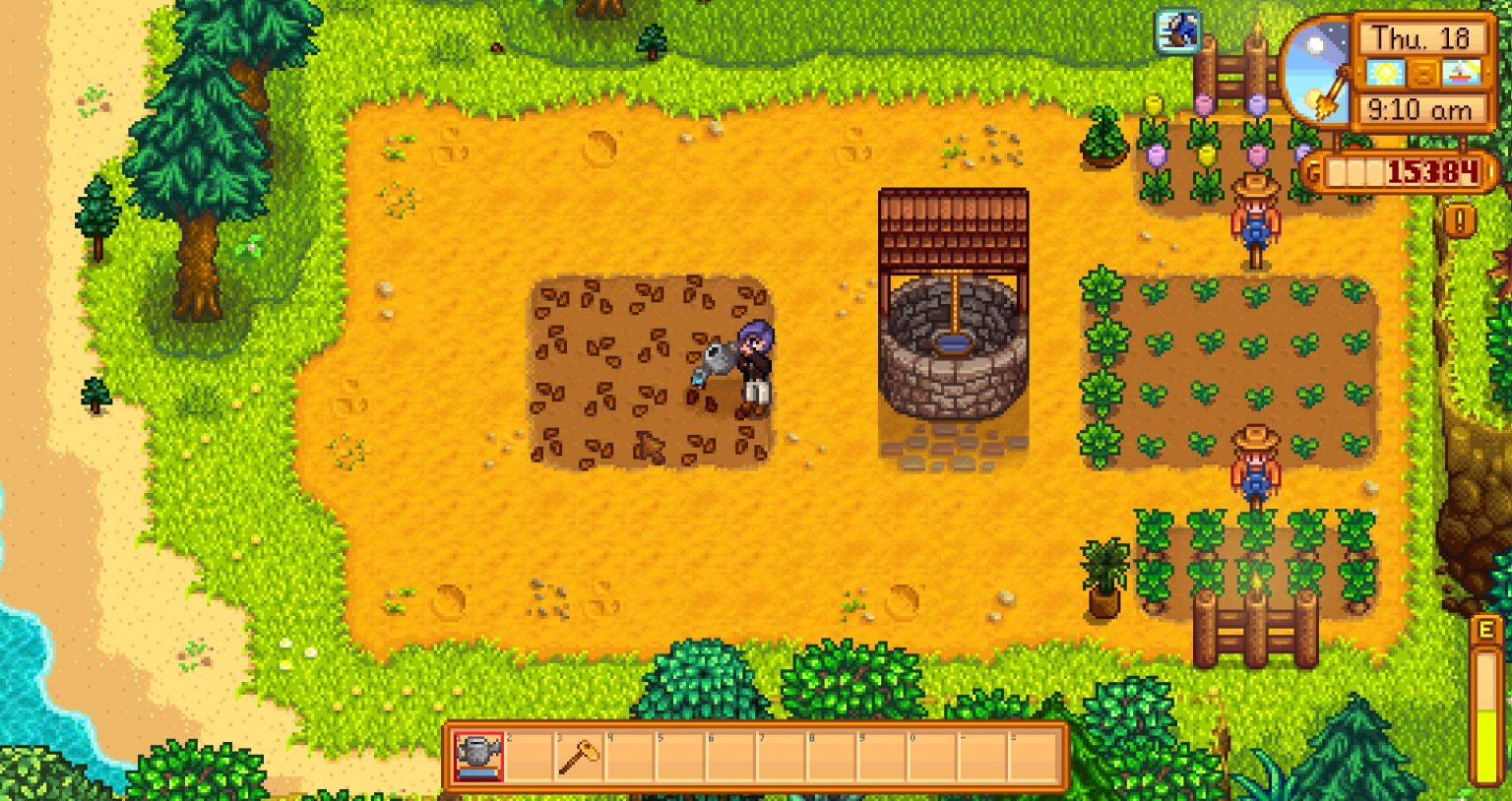Click the sunny weather icon on the clock

click(1386, 72)
